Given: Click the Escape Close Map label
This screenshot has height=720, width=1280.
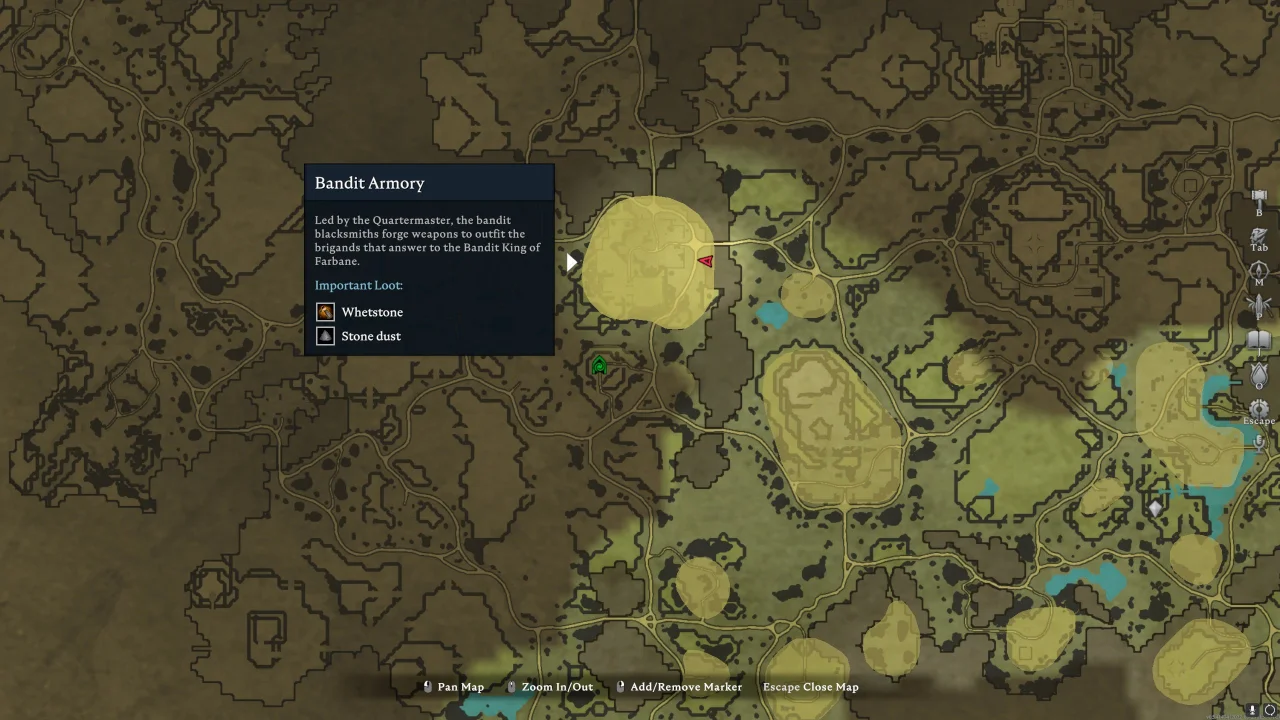Looking at the screenshot, I should (x=811, y=687).
